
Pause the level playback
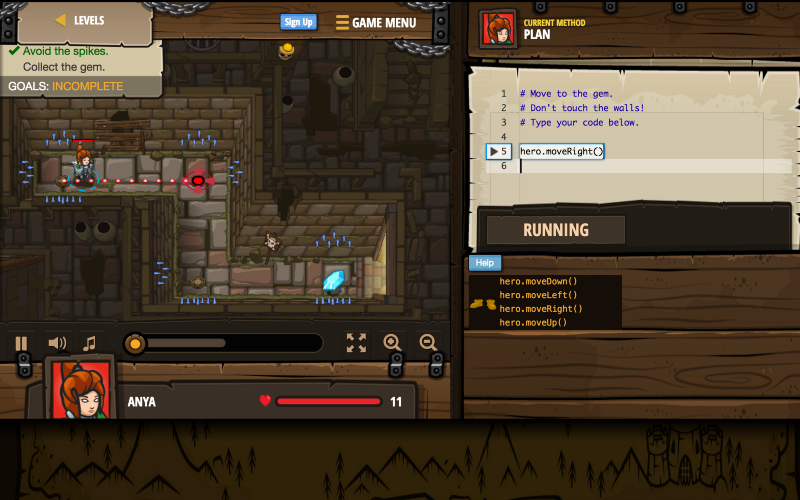21,343
